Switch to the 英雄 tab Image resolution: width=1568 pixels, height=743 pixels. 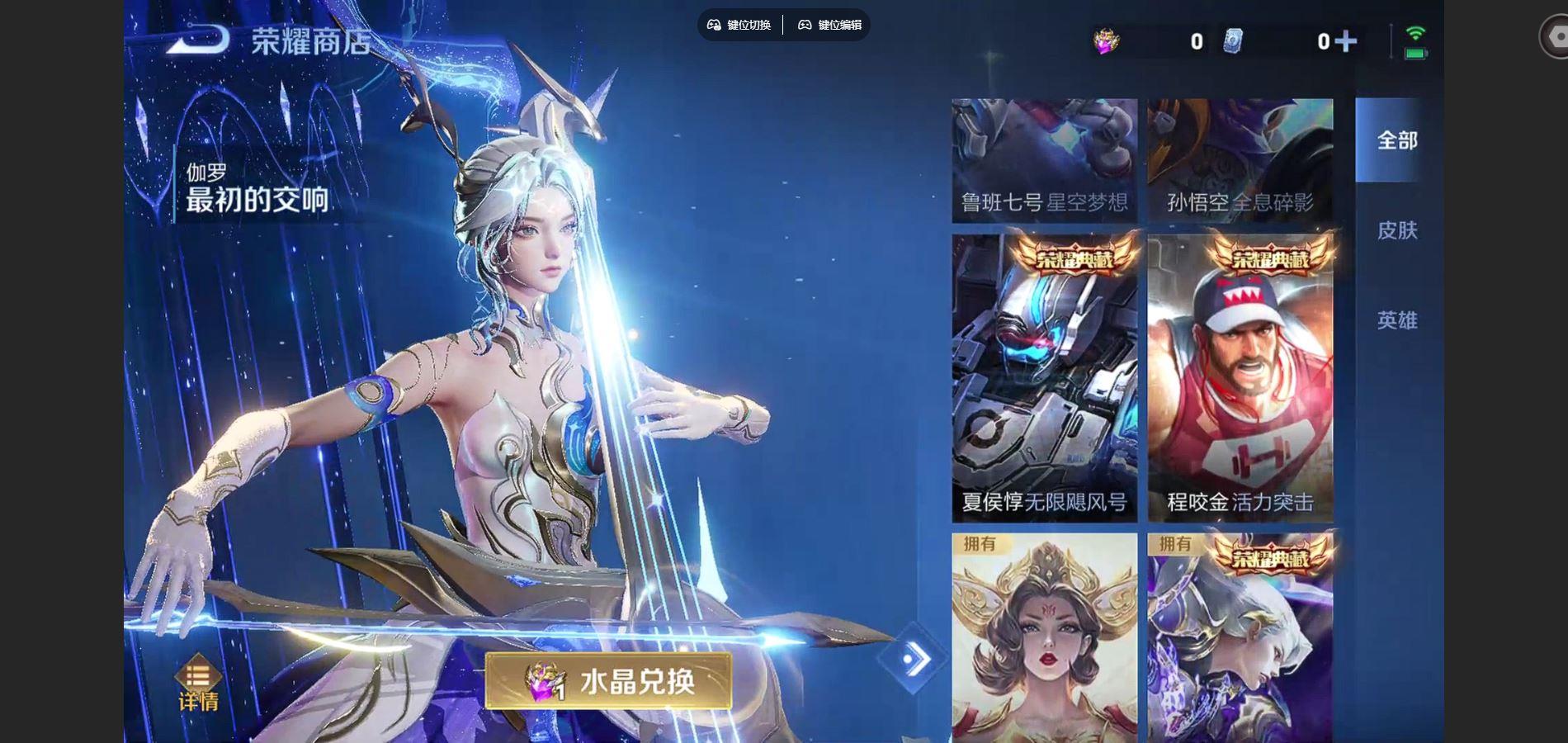click(x=1396, y=320)
